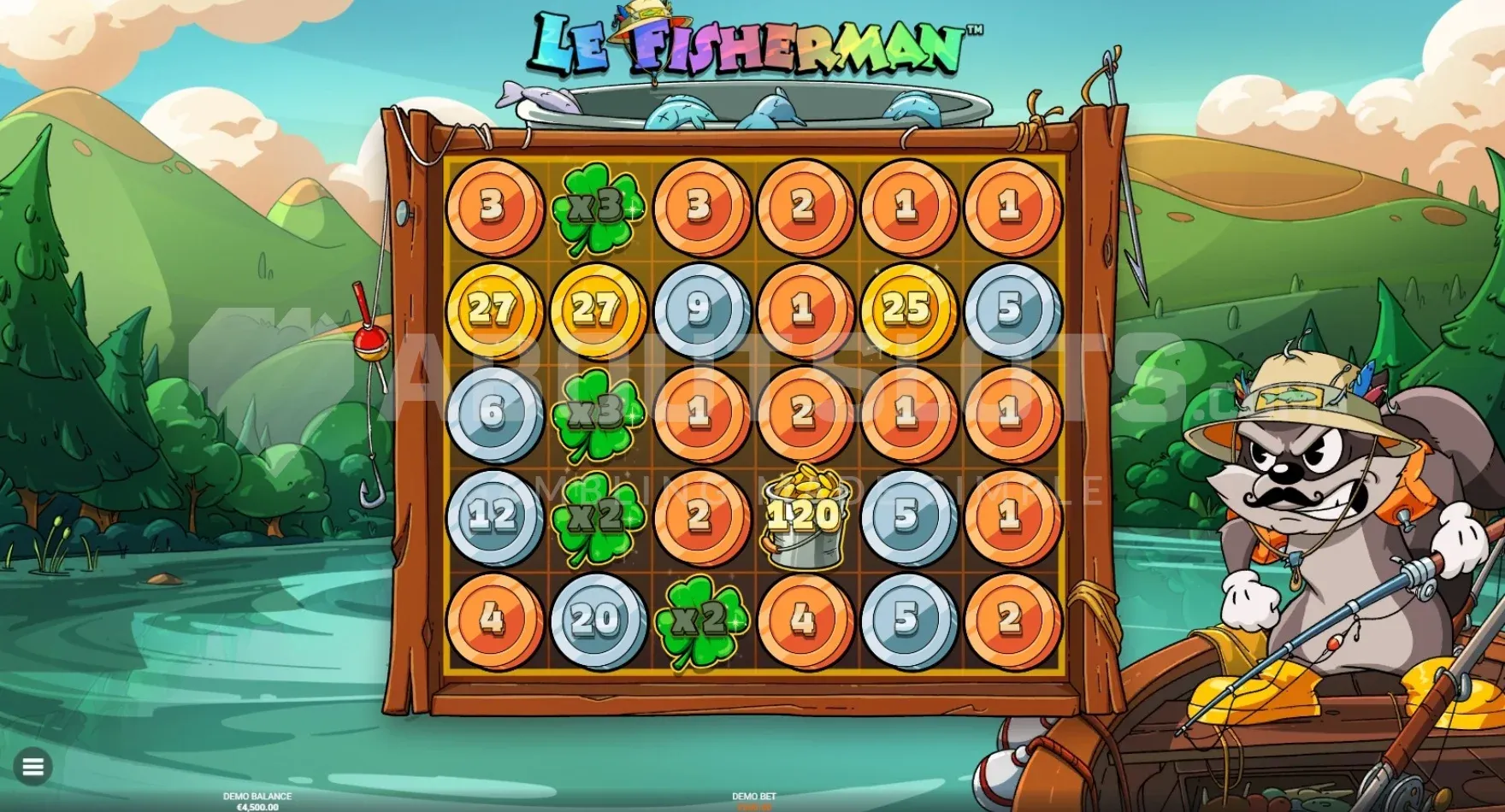Click the orange 3 coin in top-left corner
1505x812 pixels.
493,204
